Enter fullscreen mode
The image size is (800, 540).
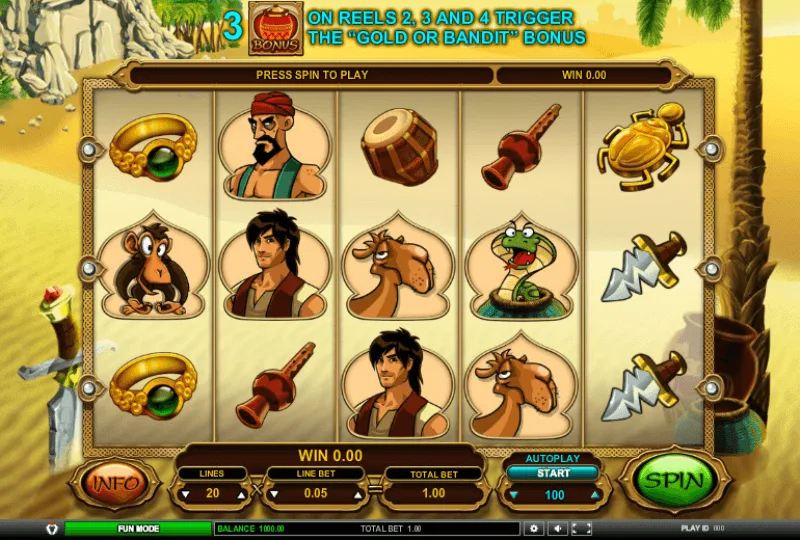click(x=579, y=528)
